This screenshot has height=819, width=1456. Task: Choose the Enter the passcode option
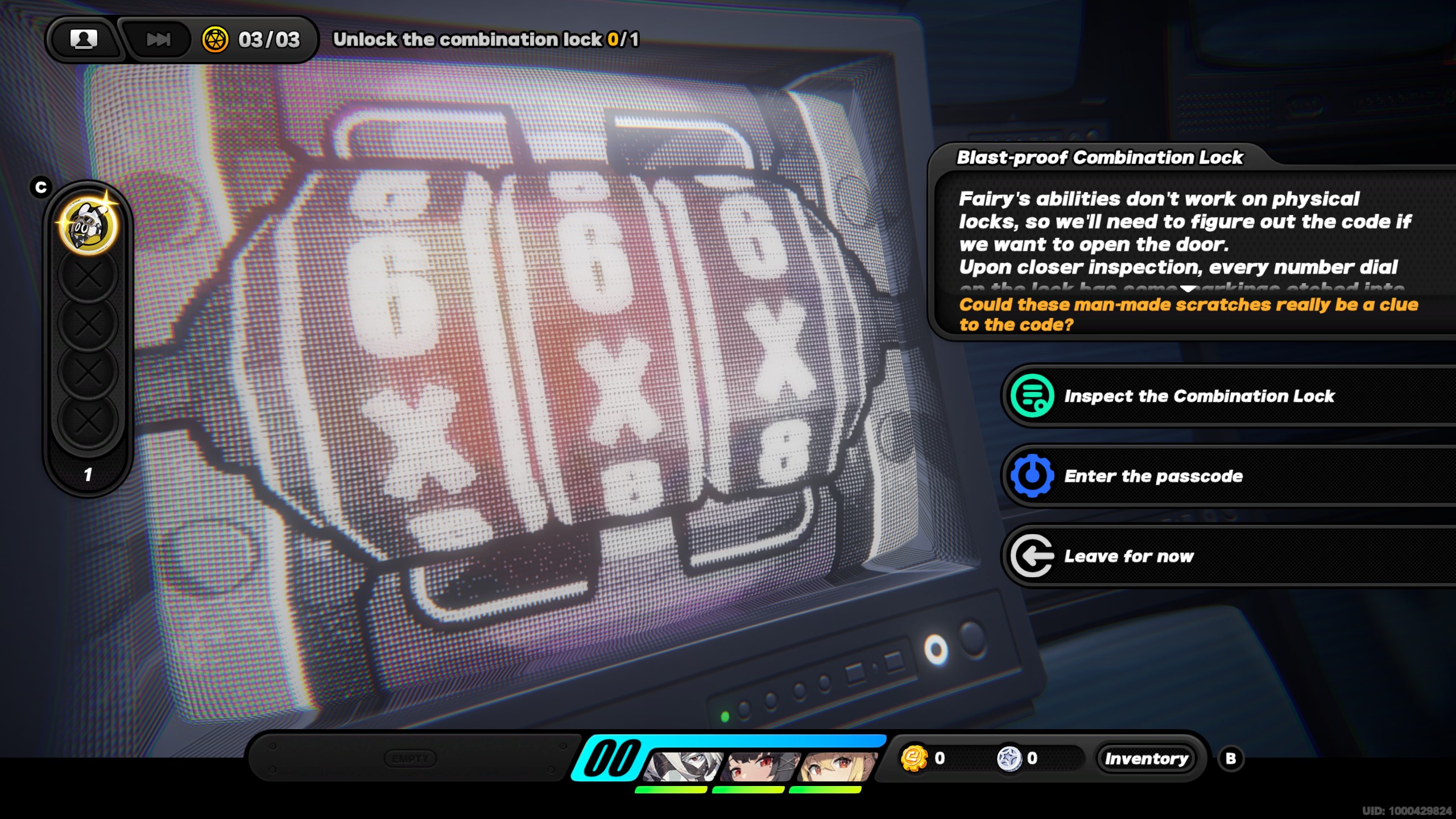tap(1153, 476)
